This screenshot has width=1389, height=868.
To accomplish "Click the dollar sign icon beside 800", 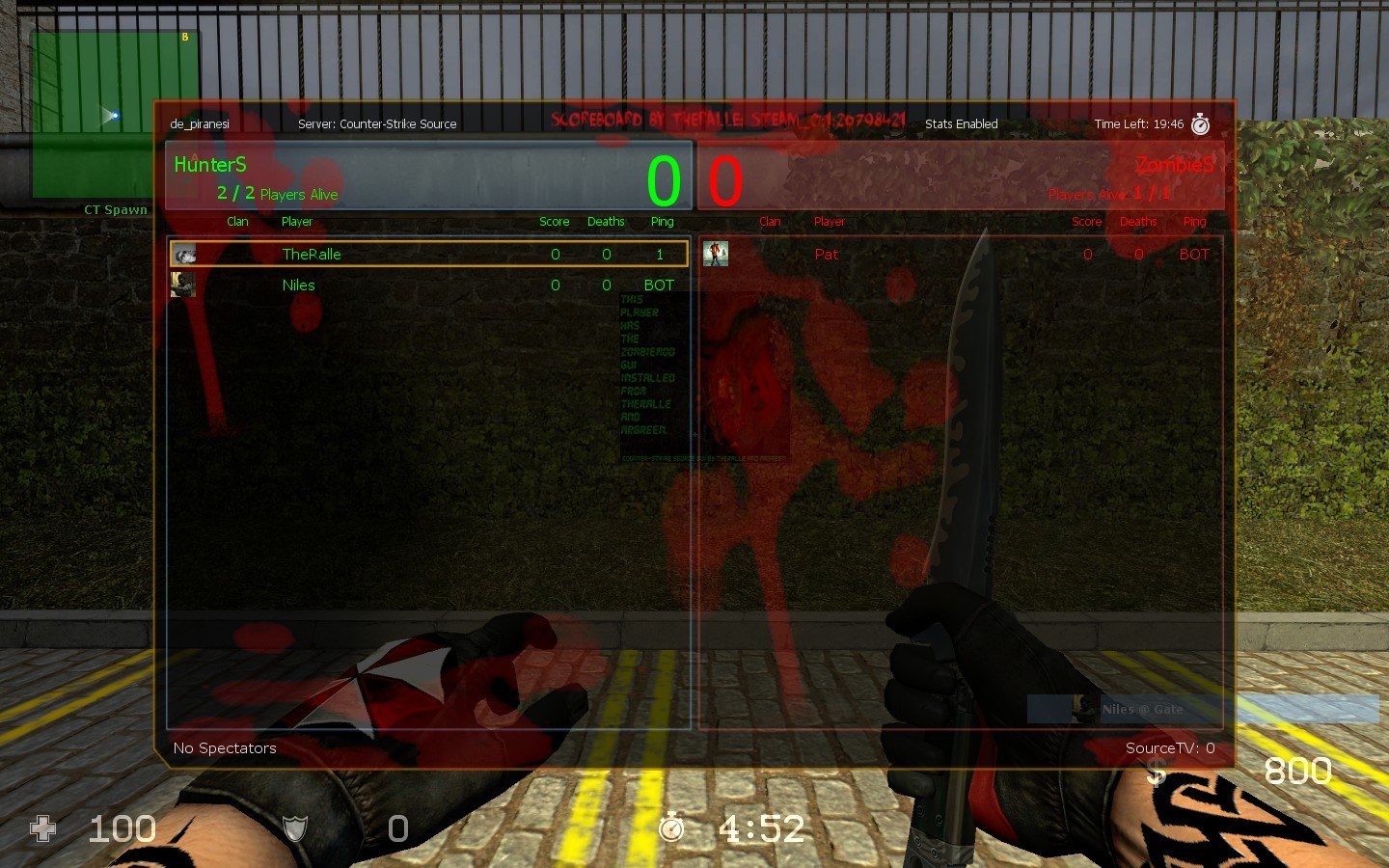I will point(1154,772).
